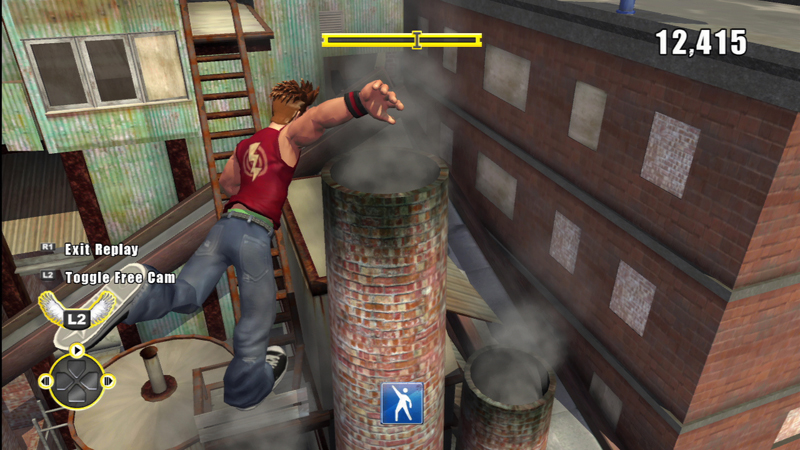Viewport: 800px width, 450px height.
Task: Click the yellow-ringed replay control wheel
Action: 76,380
